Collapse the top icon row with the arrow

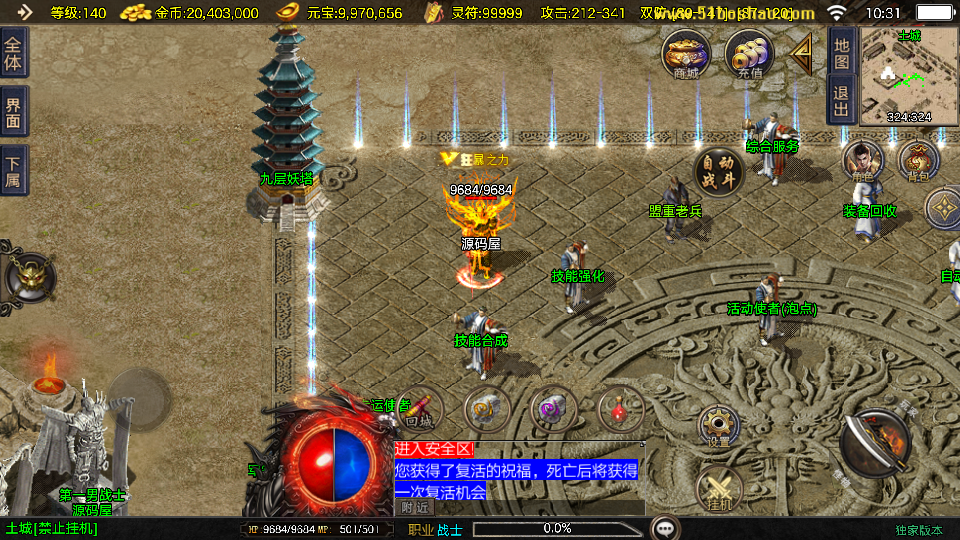pyautogui.click(x=802, y=53)
